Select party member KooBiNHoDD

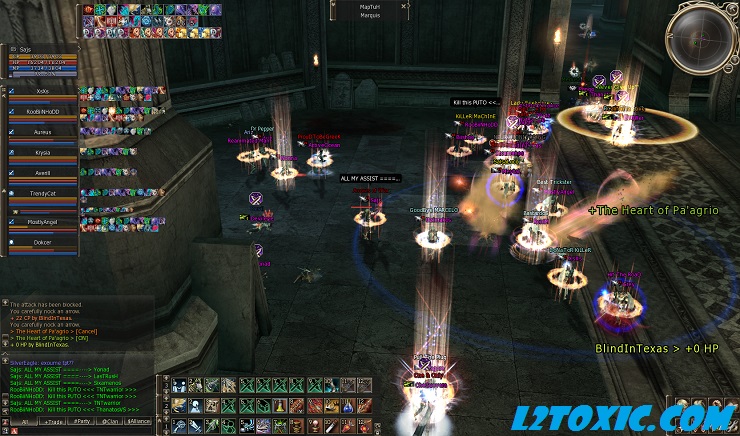[x=42, y=110]
